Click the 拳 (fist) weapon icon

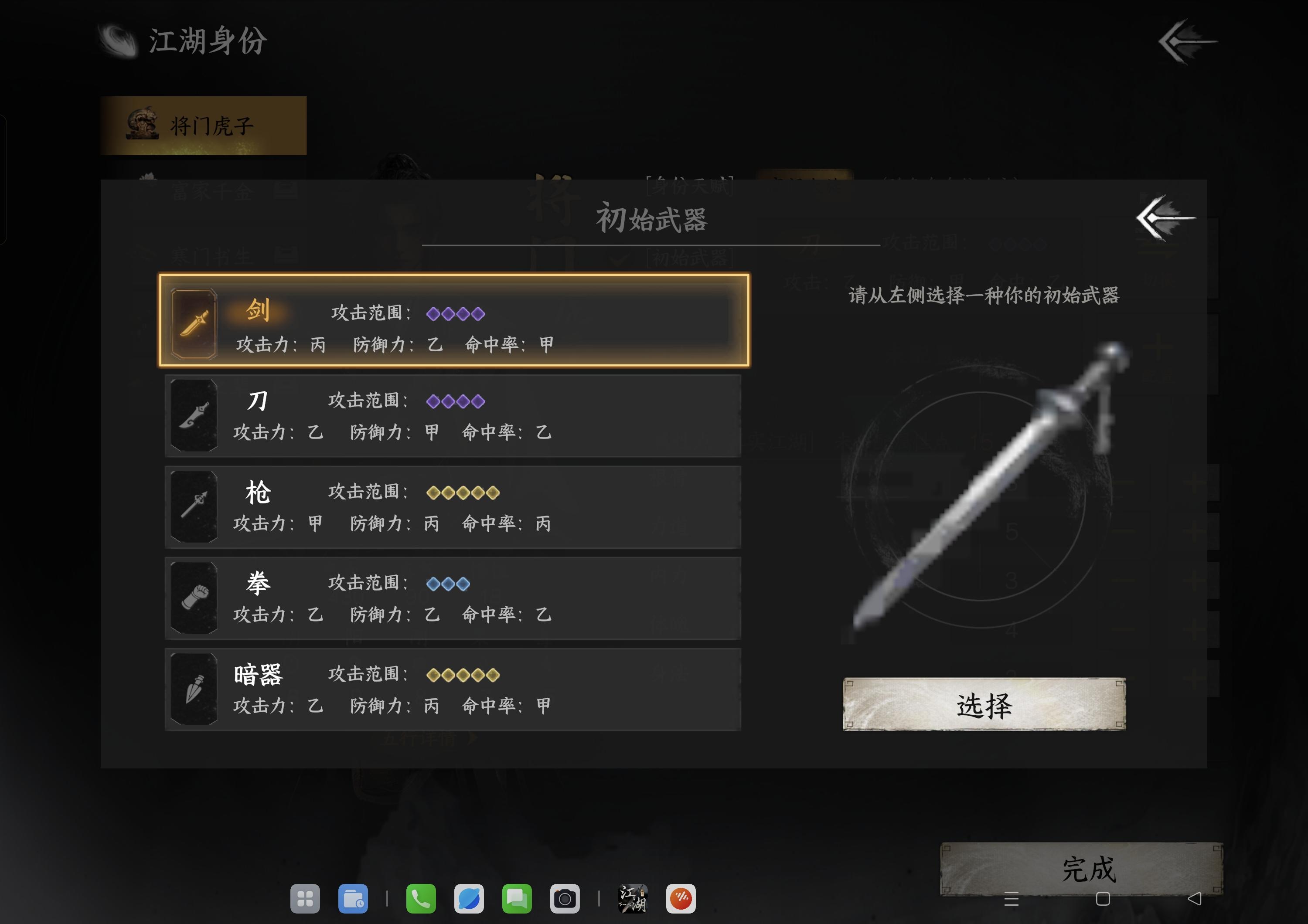pyautogui.click(x=194, y=598)
